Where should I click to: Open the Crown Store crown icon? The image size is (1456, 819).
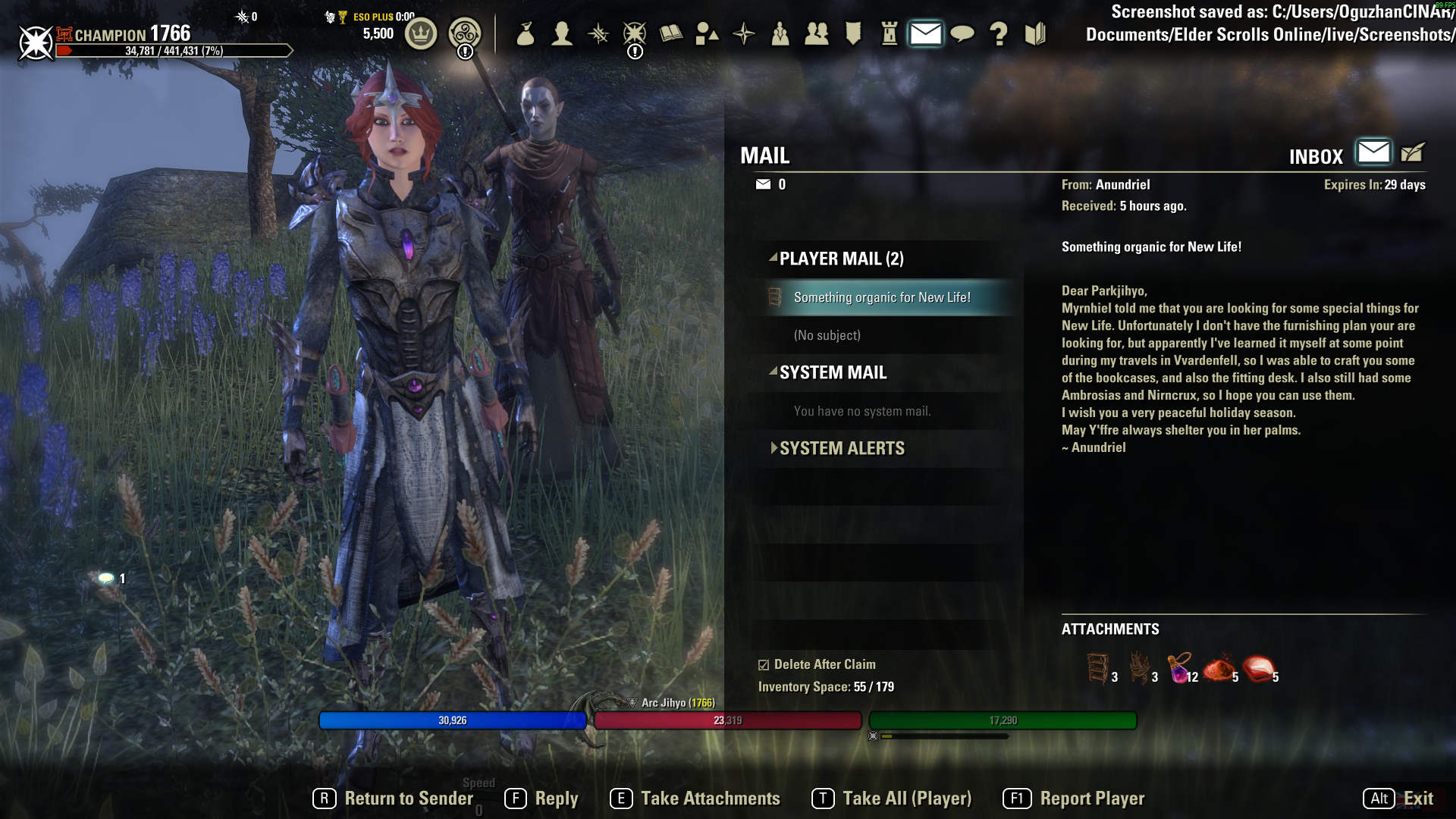coord(421,34)
